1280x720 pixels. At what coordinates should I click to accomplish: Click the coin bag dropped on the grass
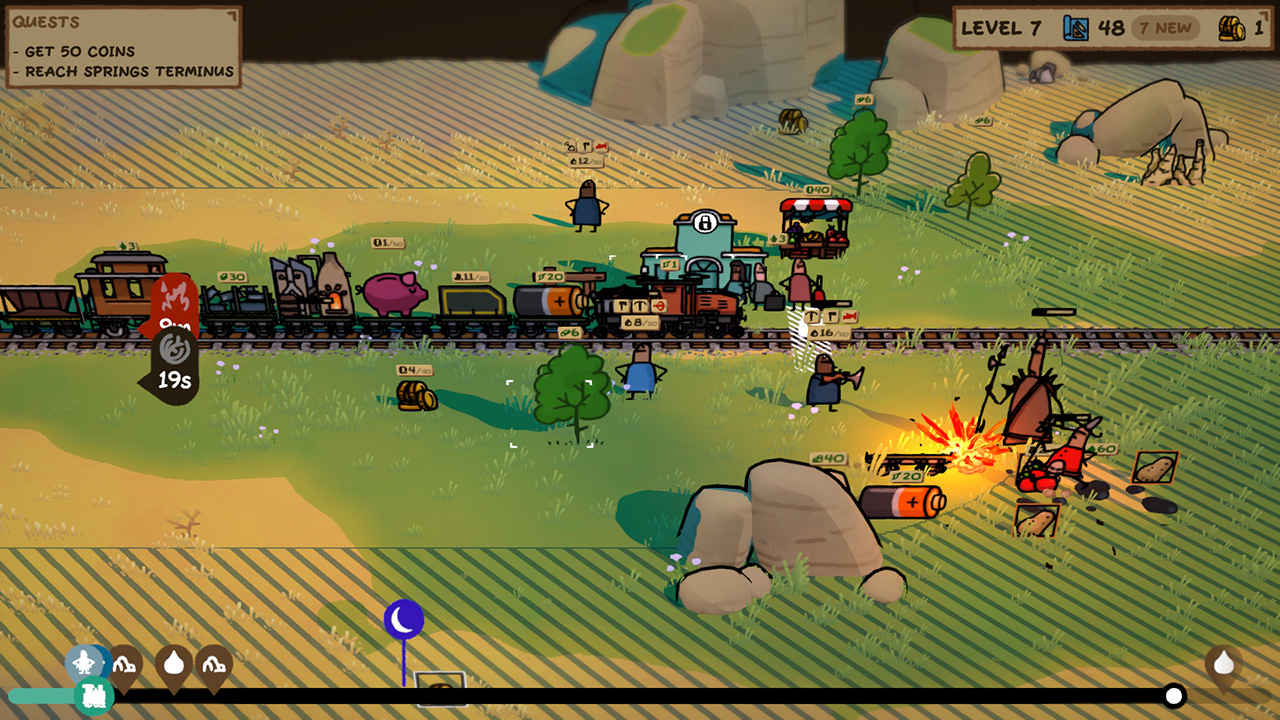(416, 398)
